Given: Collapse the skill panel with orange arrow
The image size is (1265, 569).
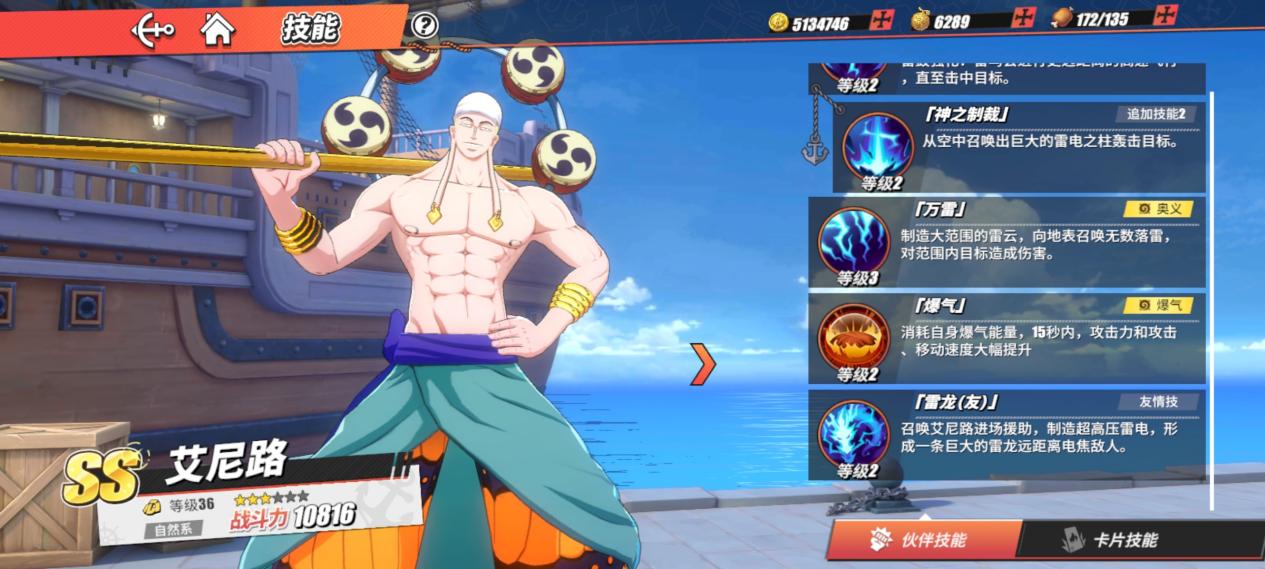Looking at the screenshot, I should [703, 365].
